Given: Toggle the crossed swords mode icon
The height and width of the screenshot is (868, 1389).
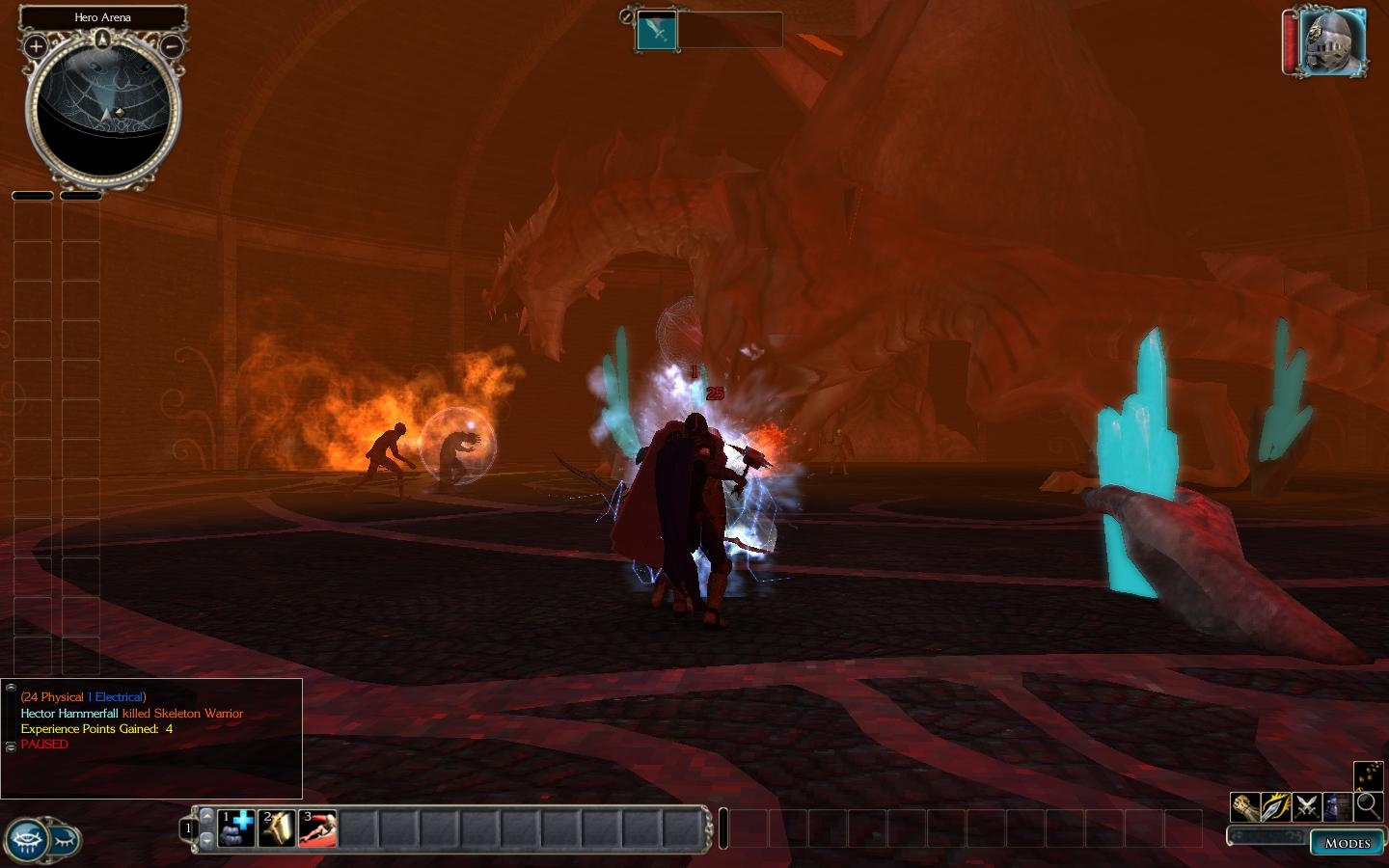Looking at the screenshot, I should 1306,806.
